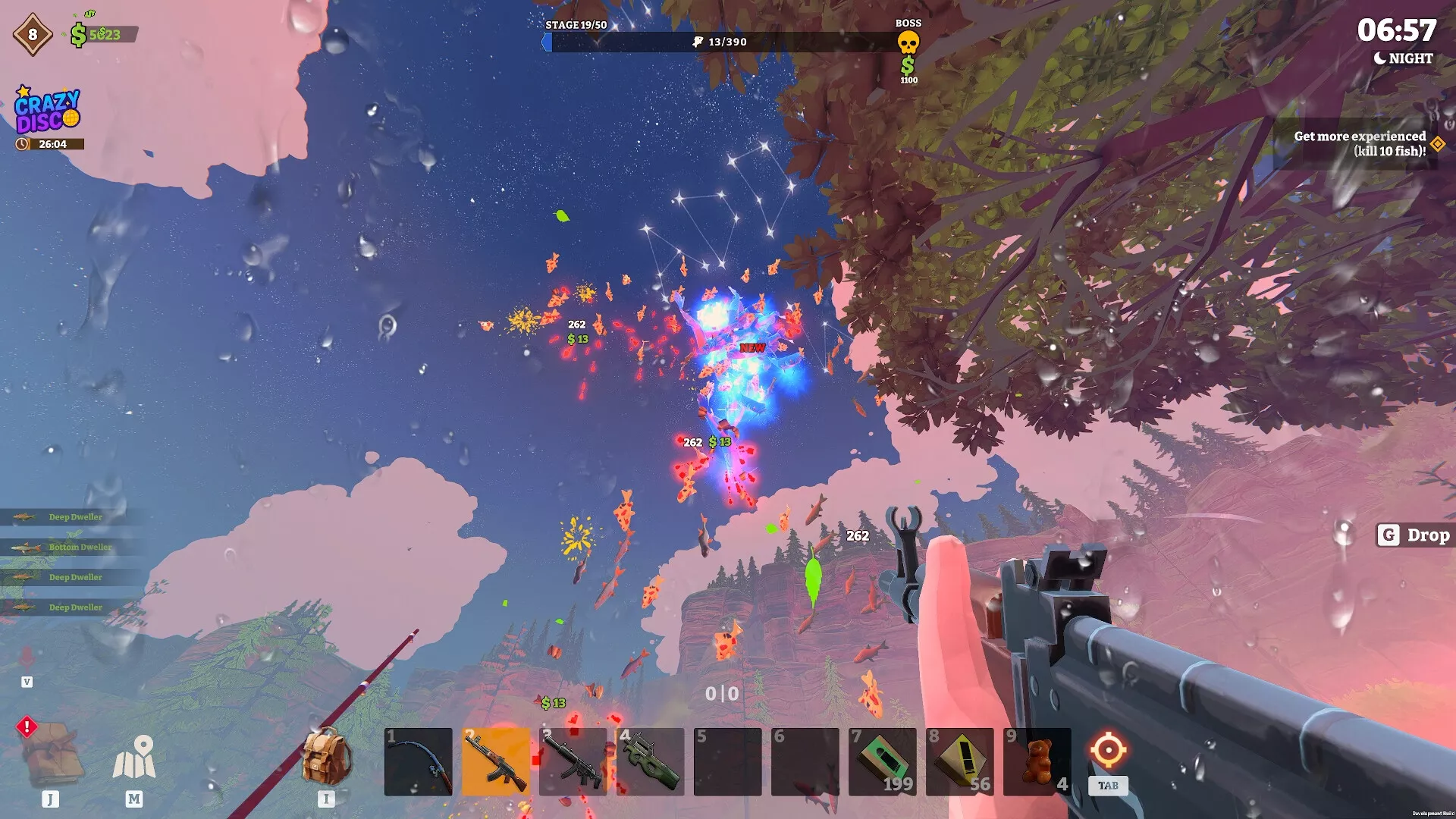Open the map icon

[134, 758]
